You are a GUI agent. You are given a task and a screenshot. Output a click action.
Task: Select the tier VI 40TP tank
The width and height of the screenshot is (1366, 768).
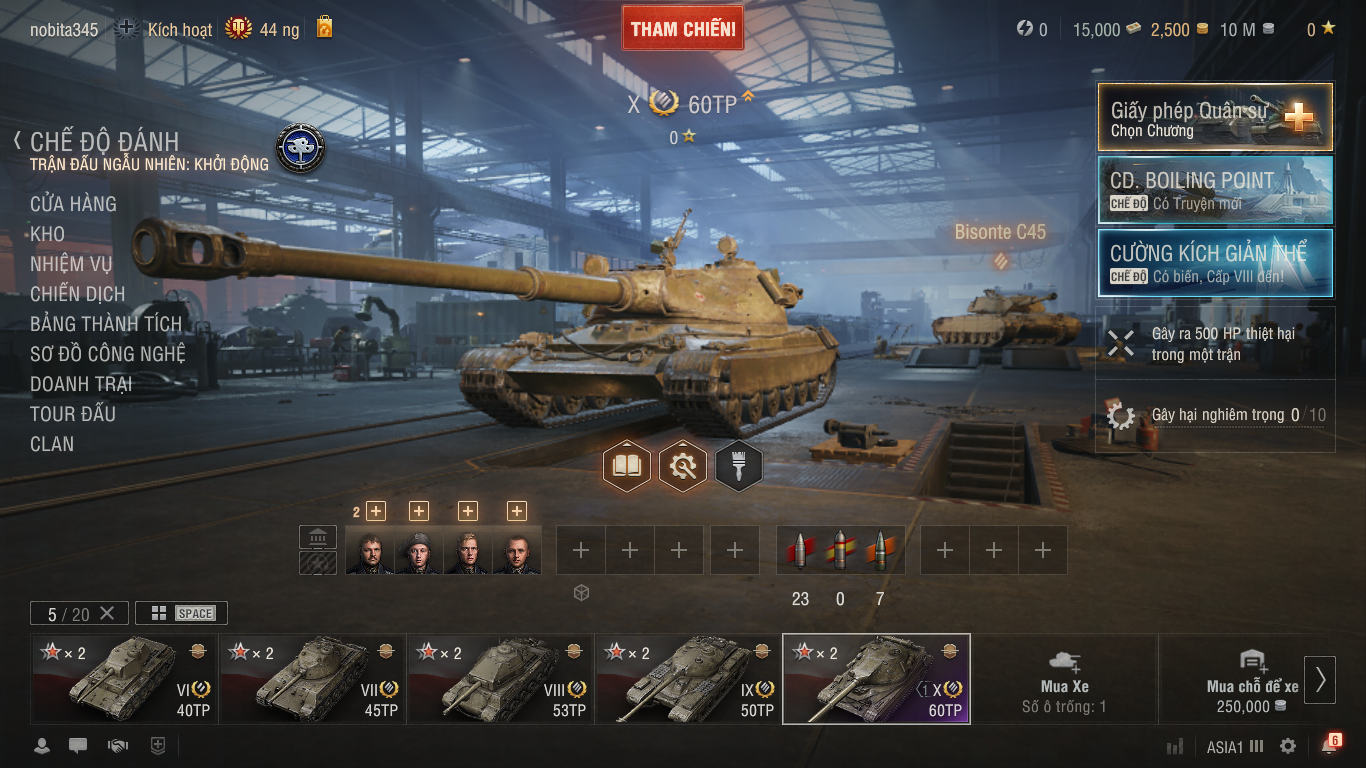tap(124, 678)
